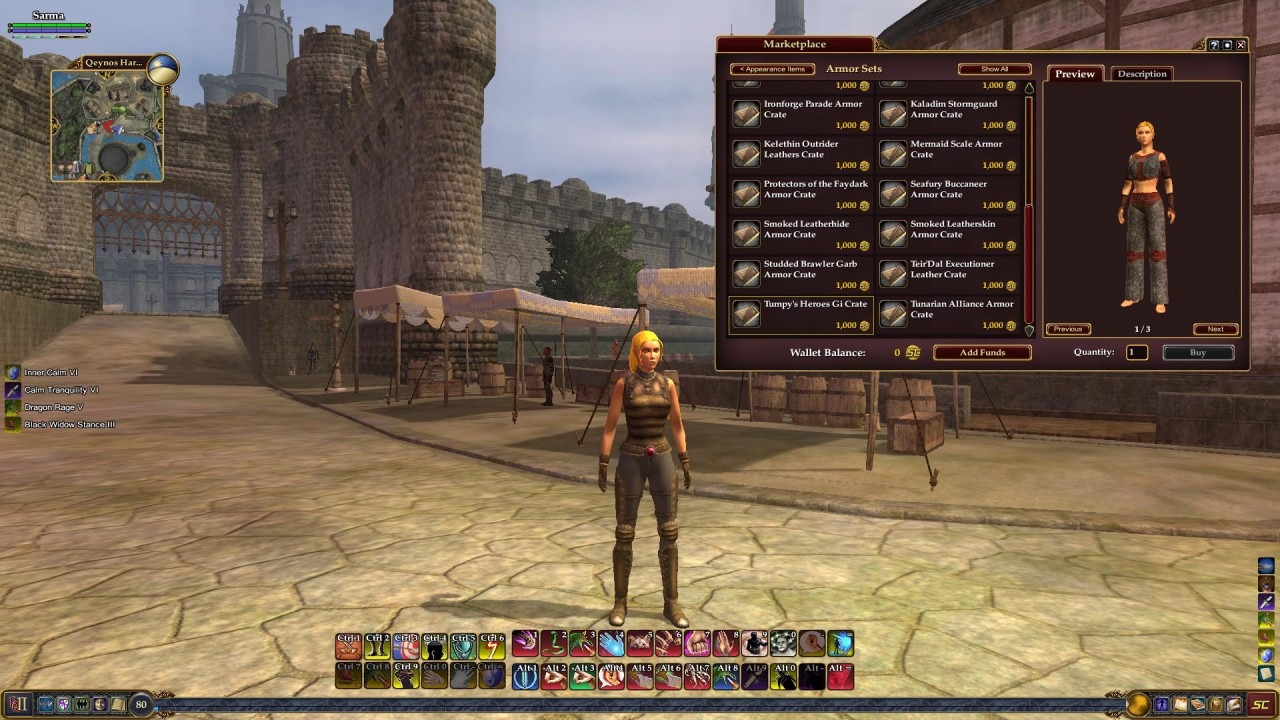This screenshot has height=720, width=1280.
Task: Toggle the globe button on the Qeynos minimap
Action: pos(160,70)
